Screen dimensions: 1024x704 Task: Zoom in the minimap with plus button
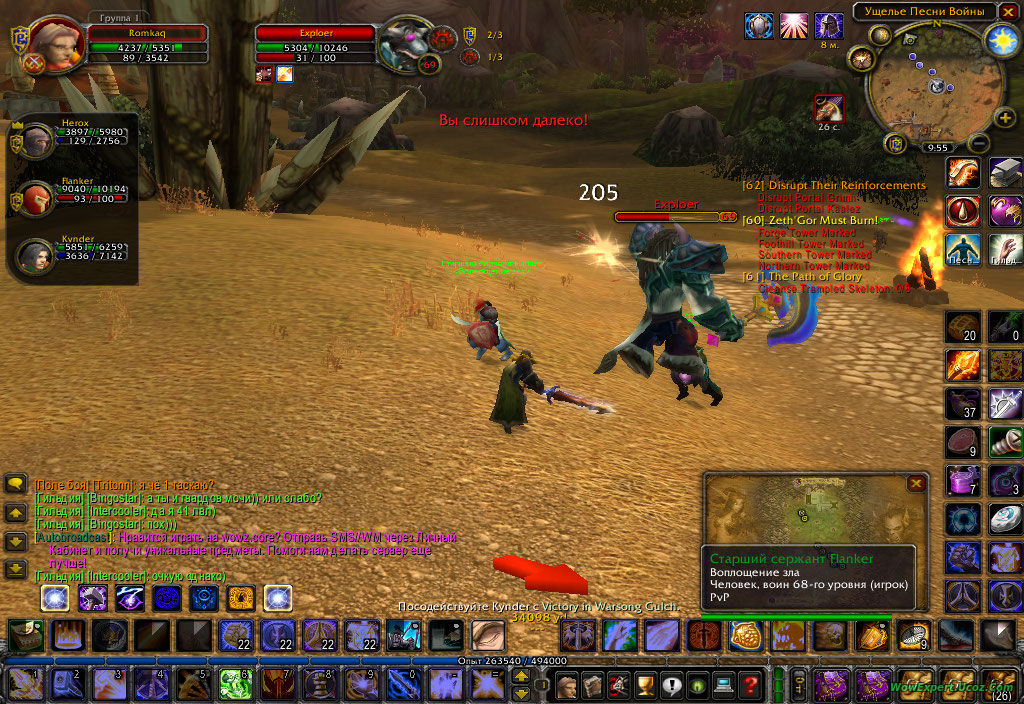coord(1005,118)
